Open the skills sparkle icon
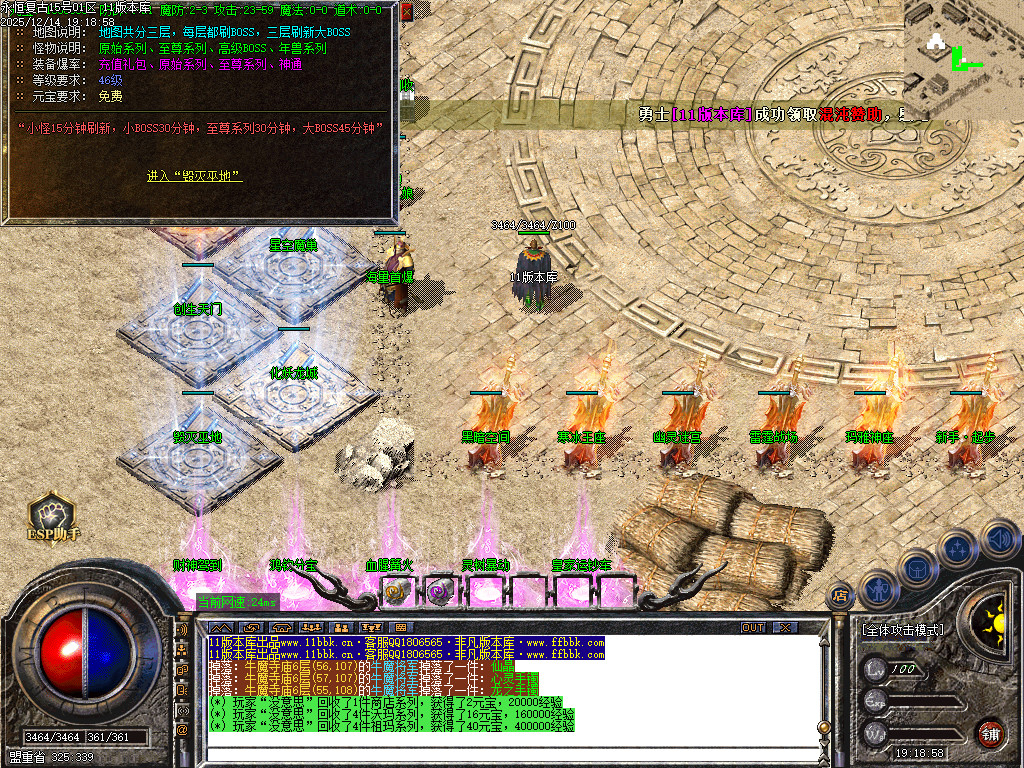1024x768 pixels. (x=957, y=548)
